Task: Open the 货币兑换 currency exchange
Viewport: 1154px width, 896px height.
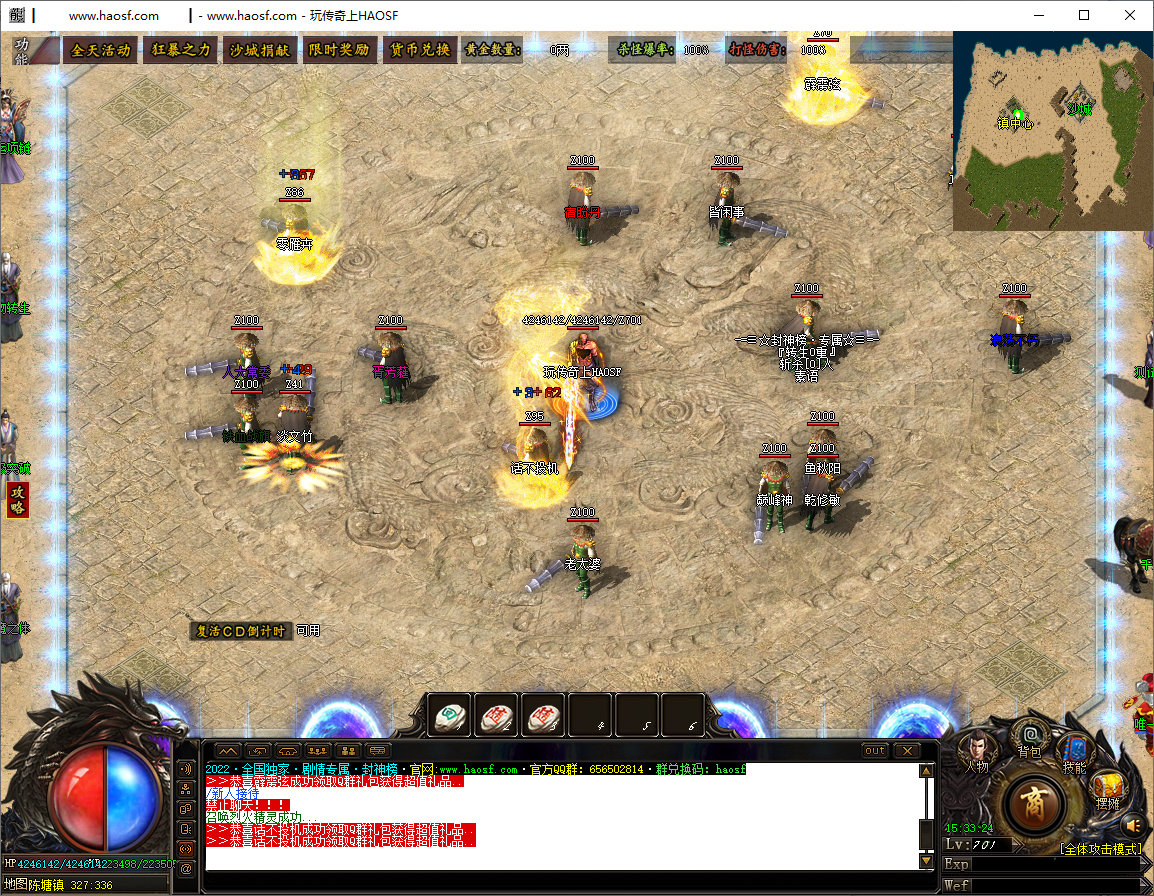Action: tap(420, 50)
